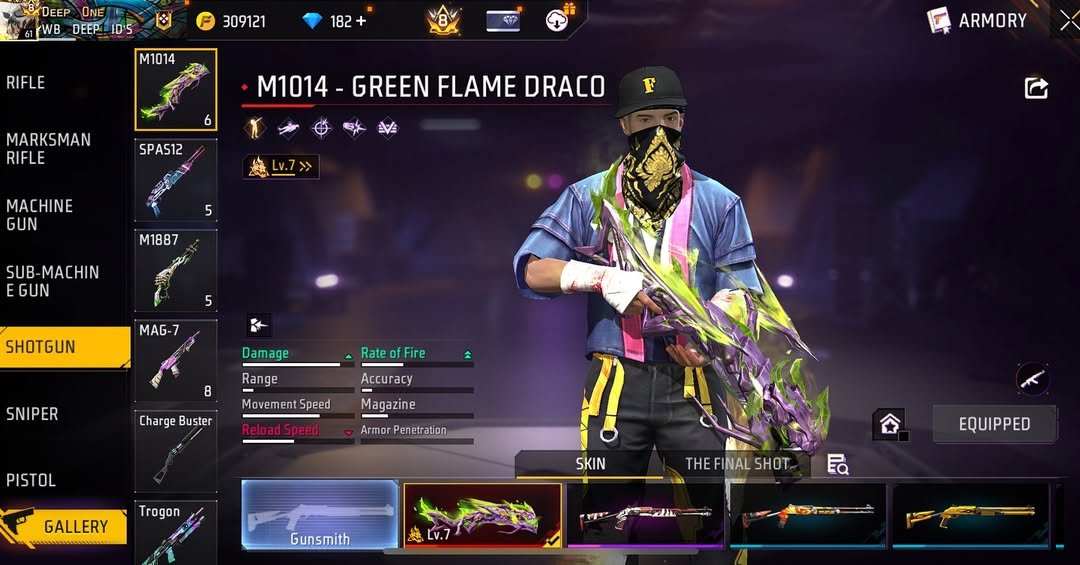This screenshot has width=1080, height=565.
Task: Open the skin search filter icon
Action: (837, 464)
